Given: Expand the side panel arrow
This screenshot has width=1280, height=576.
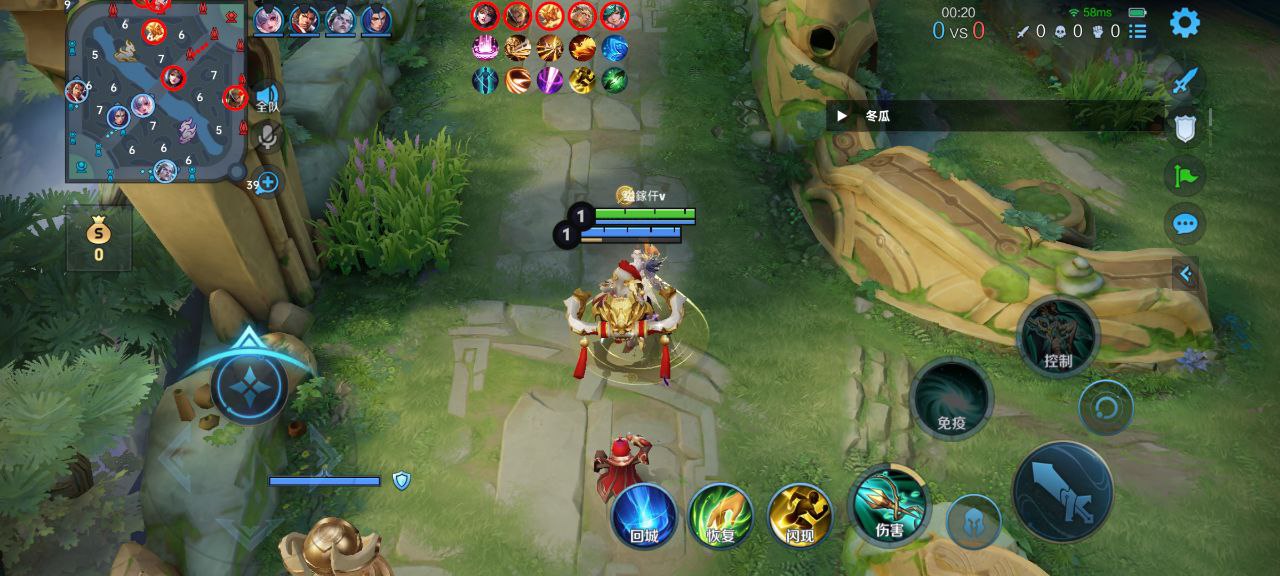Looking at the screenshot, I should coord(1186,273).
